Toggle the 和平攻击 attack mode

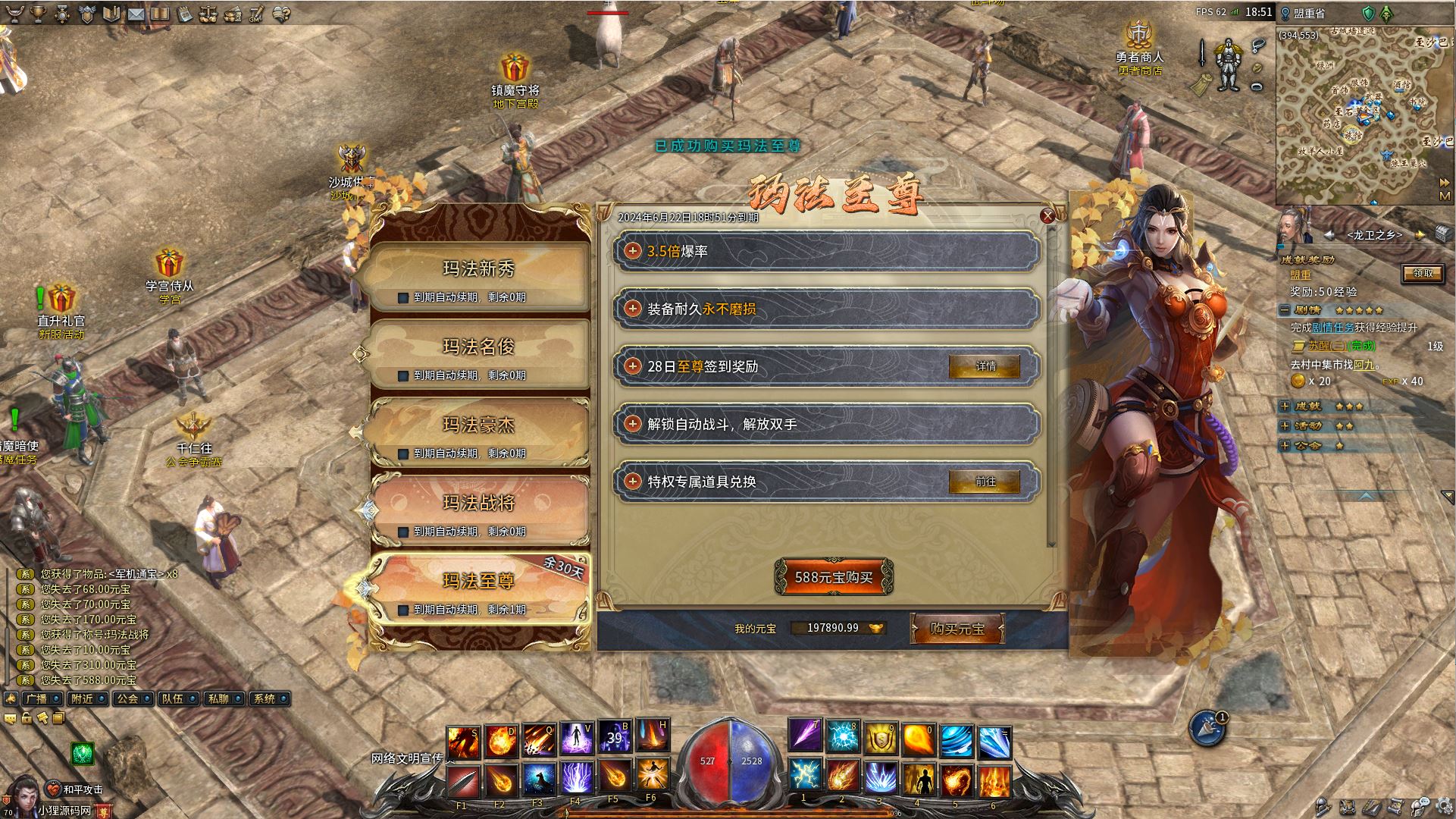click(76, 789)
